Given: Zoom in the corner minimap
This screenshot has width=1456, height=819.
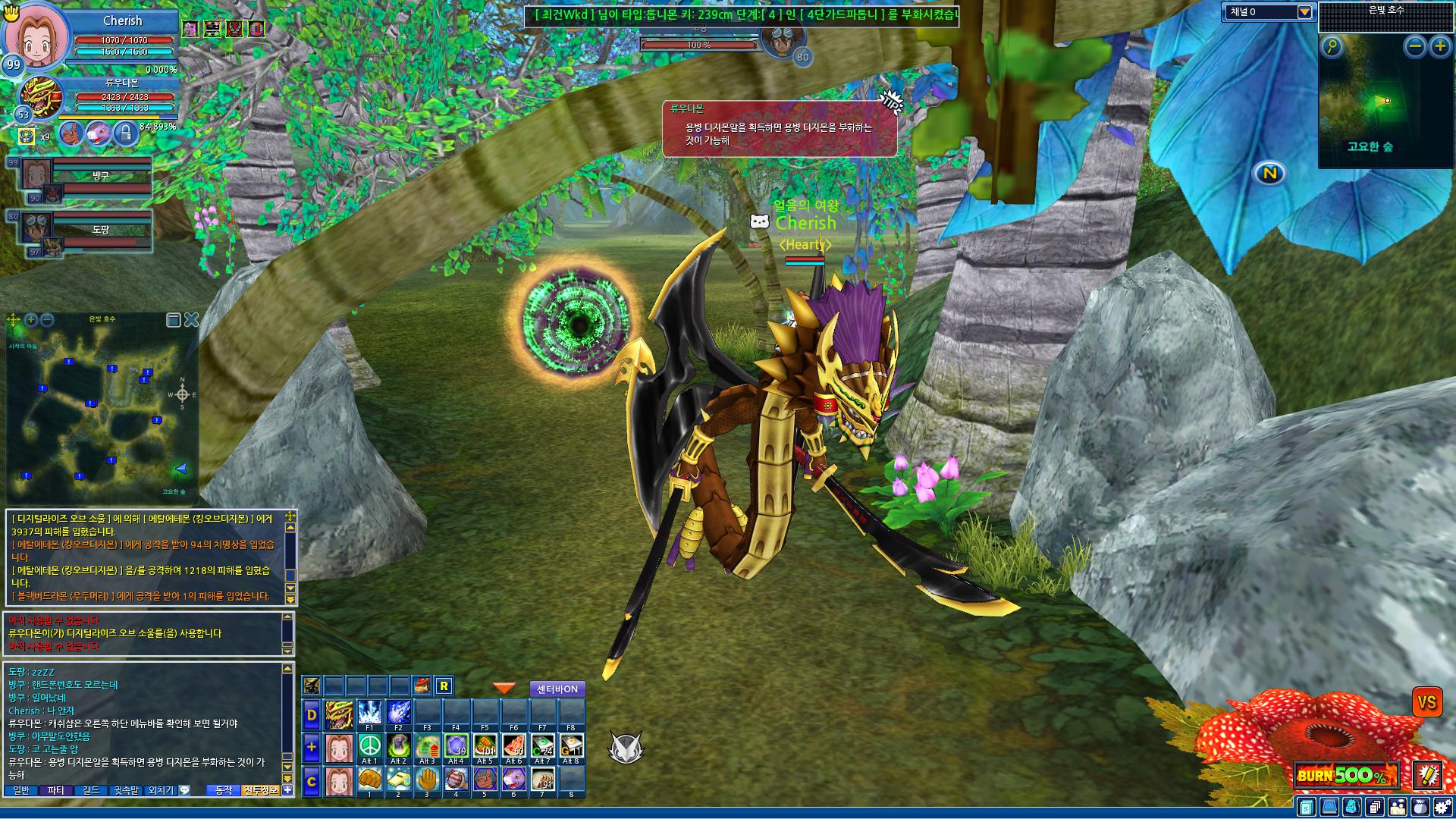Looking at the screenshot, I should 1440,47.
